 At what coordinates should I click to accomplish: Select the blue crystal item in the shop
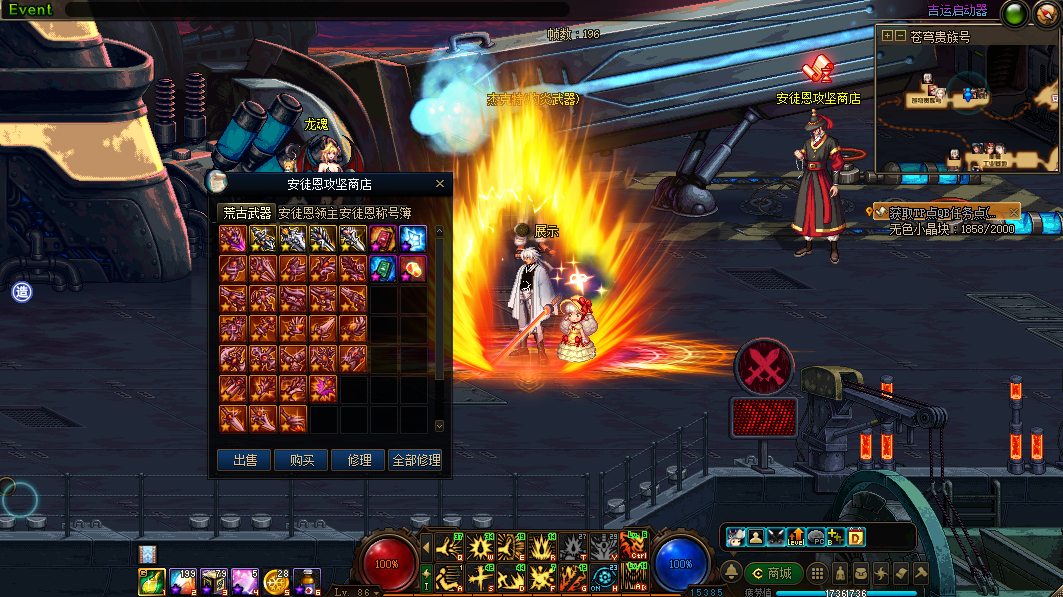coord(414,238)
